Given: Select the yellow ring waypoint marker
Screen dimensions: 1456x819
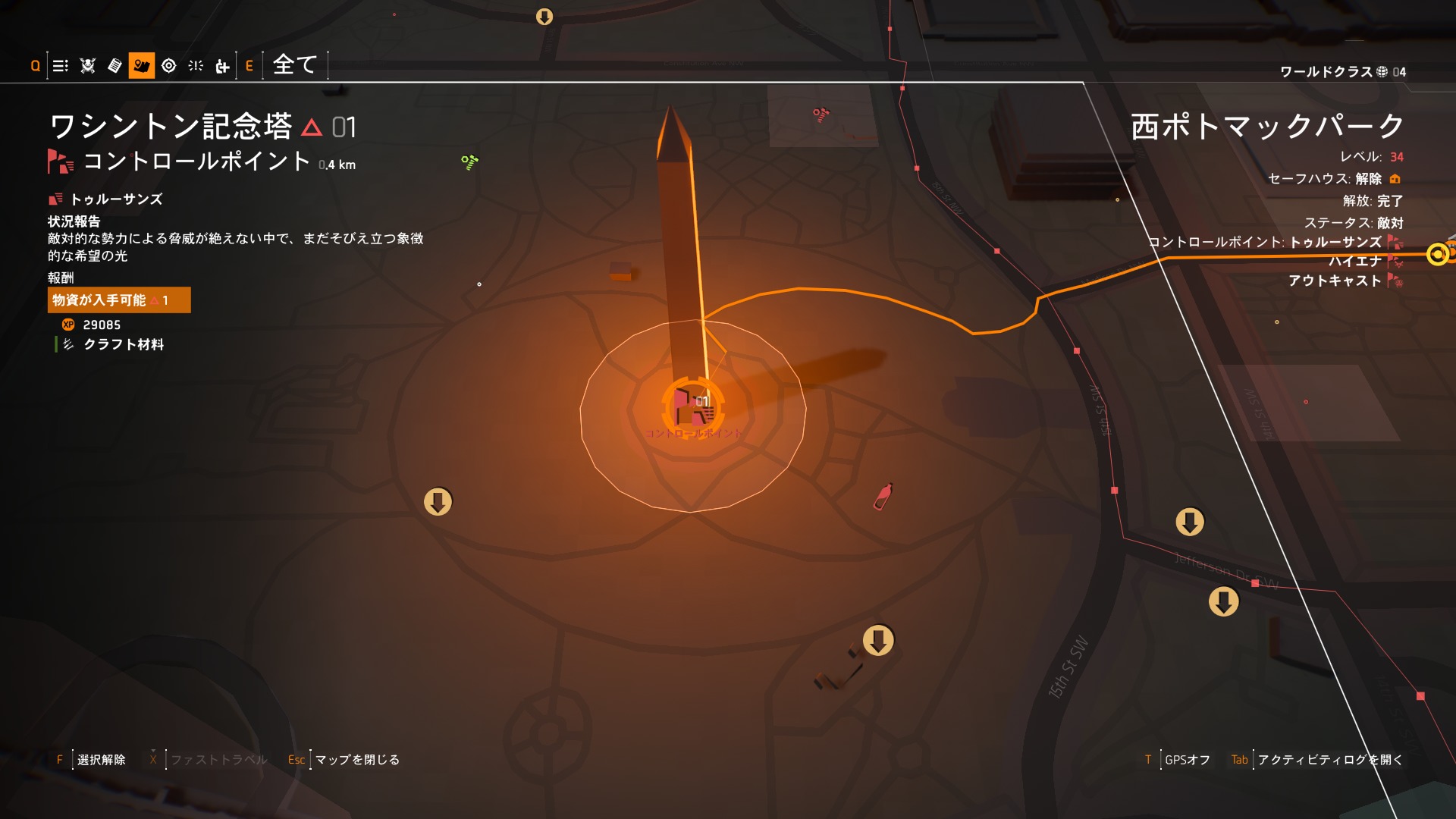Looking at the screenshot, I should coord(1438,254).
